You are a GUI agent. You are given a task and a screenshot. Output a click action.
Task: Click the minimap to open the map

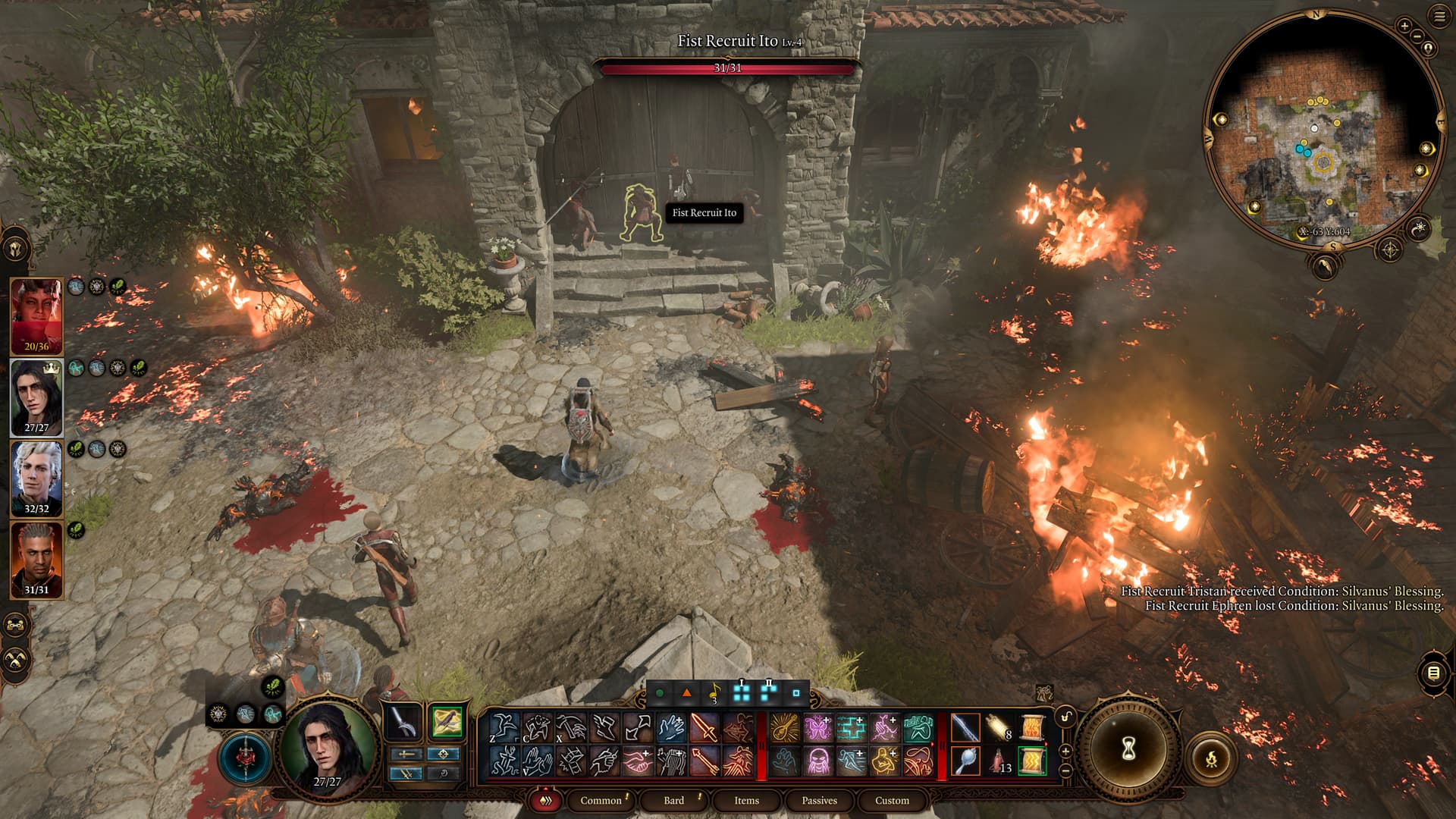[1323, 129]
